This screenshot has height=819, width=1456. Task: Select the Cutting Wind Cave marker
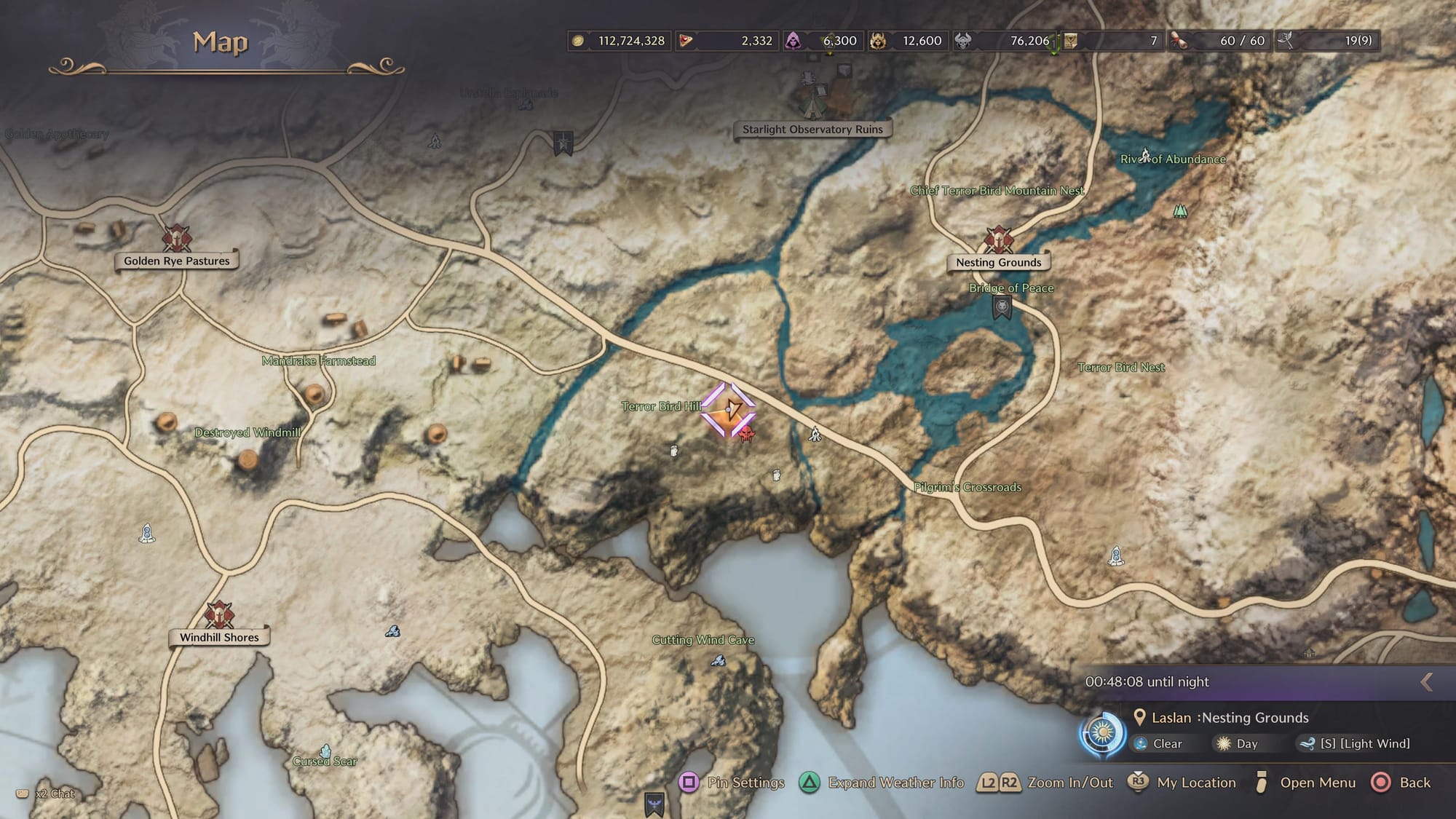pos(718,660)
